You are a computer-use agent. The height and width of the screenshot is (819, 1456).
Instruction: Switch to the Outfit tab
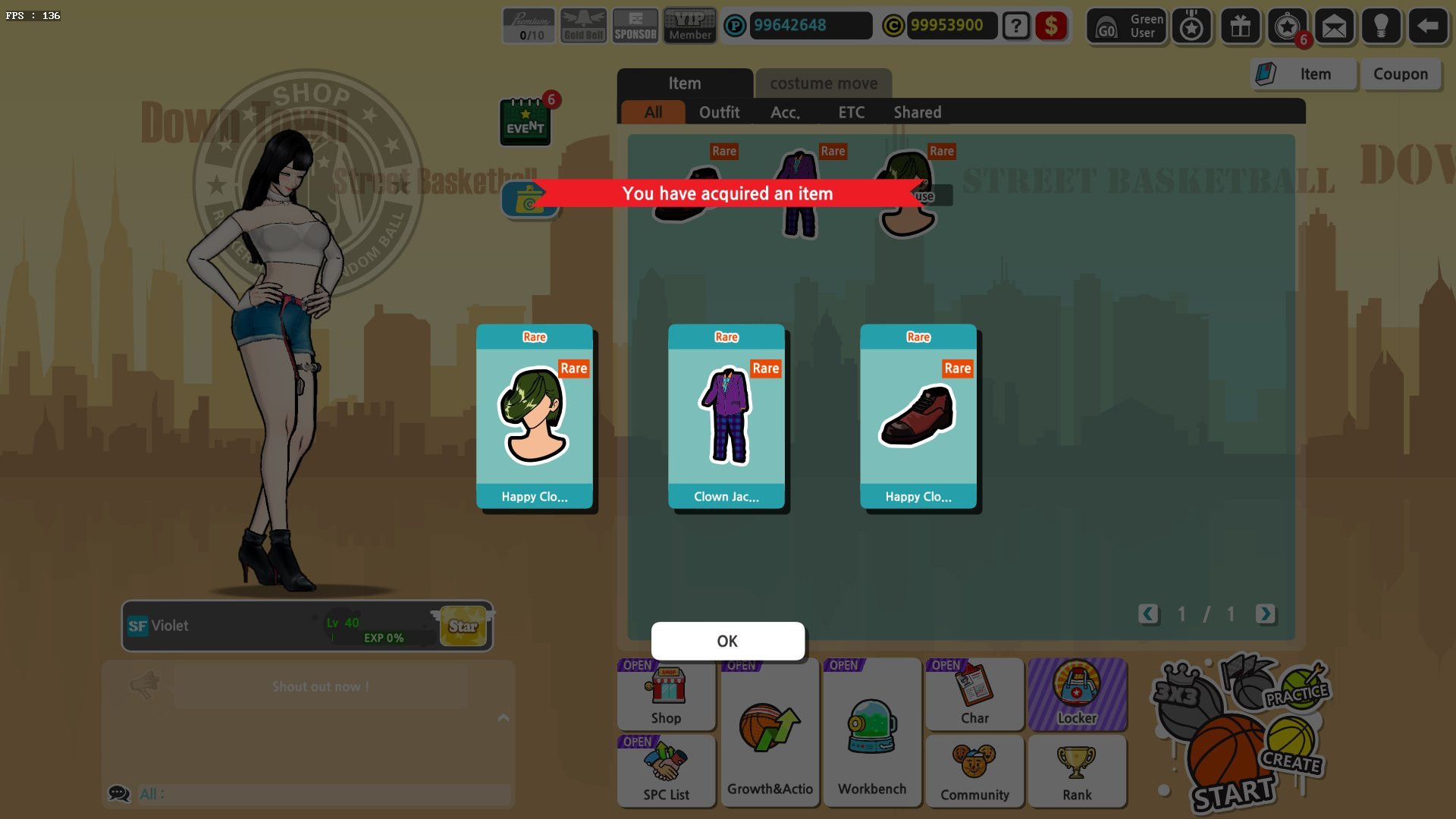(720, 112)
